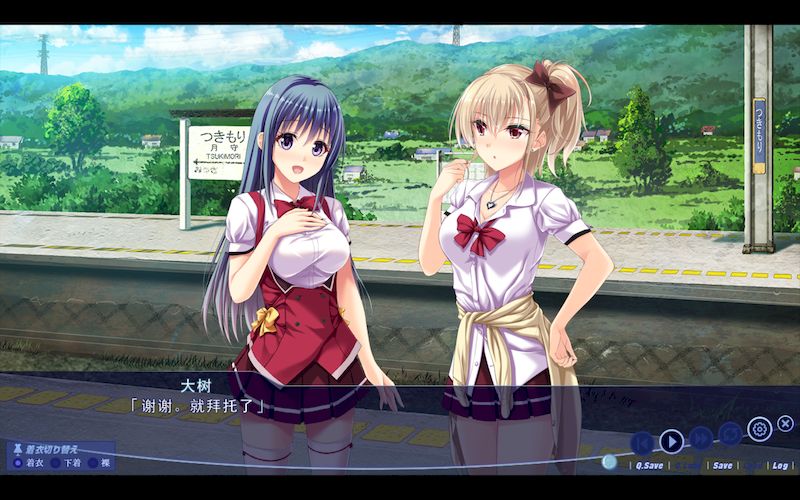
Task: Open the Save menu
Action: (x=722, y=465)
